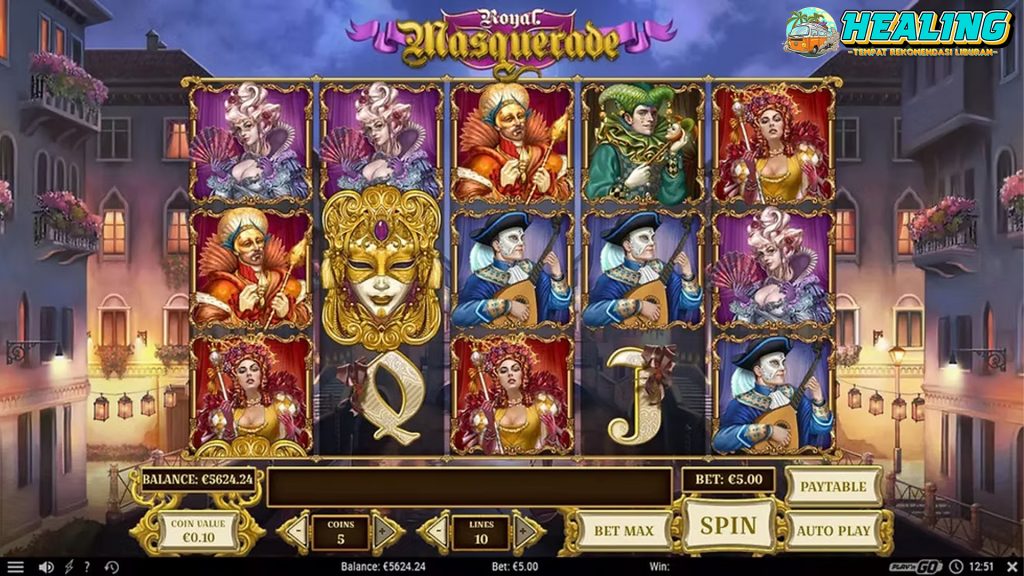Decrease the number of coins

click(295, 531)
